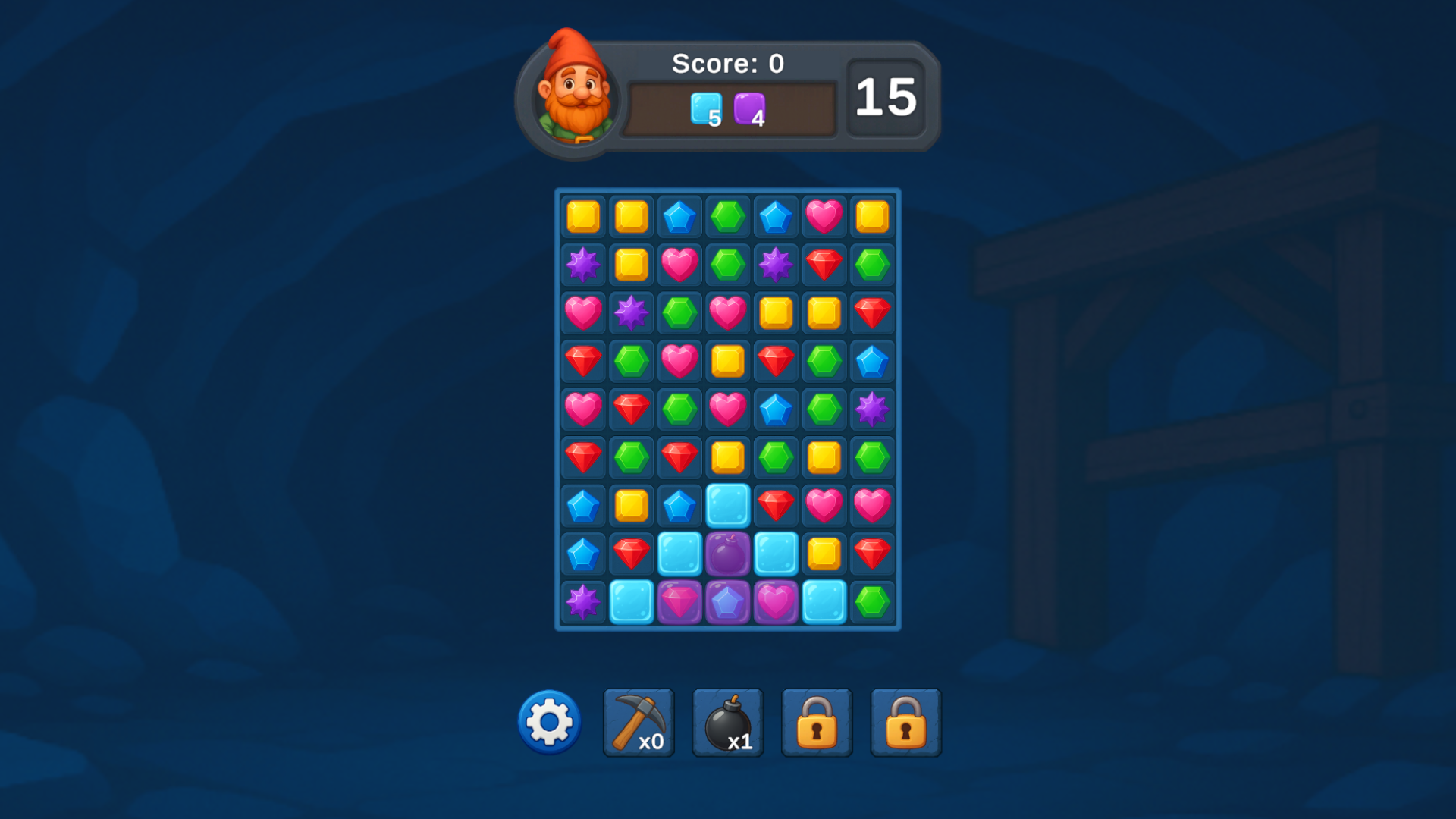Select the pink heart in top row

click(x=825, y=215)
